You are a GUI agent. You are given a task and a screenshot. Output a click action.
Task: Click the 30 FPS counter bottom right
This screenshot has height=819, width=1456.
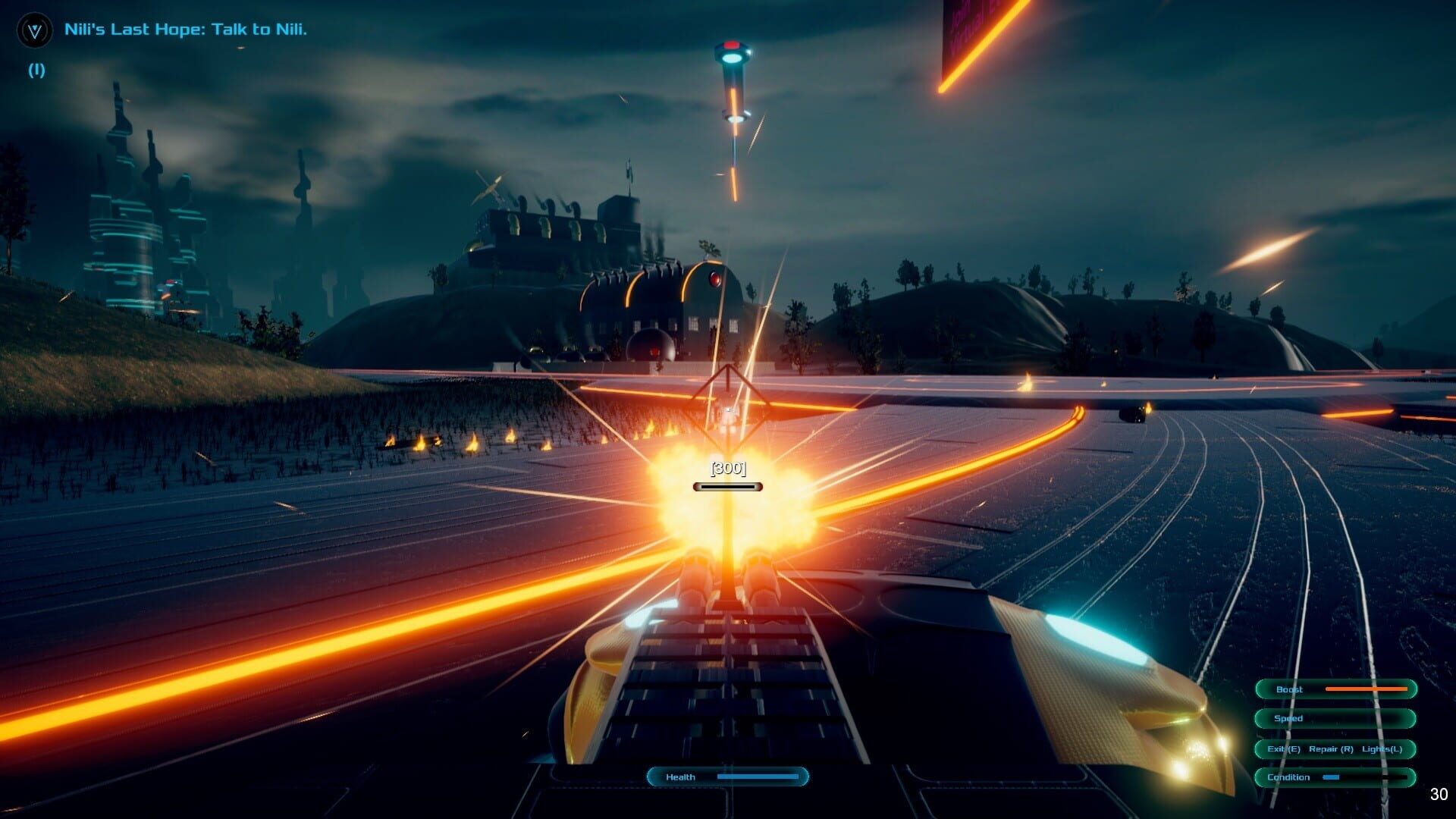point(1439,795)
